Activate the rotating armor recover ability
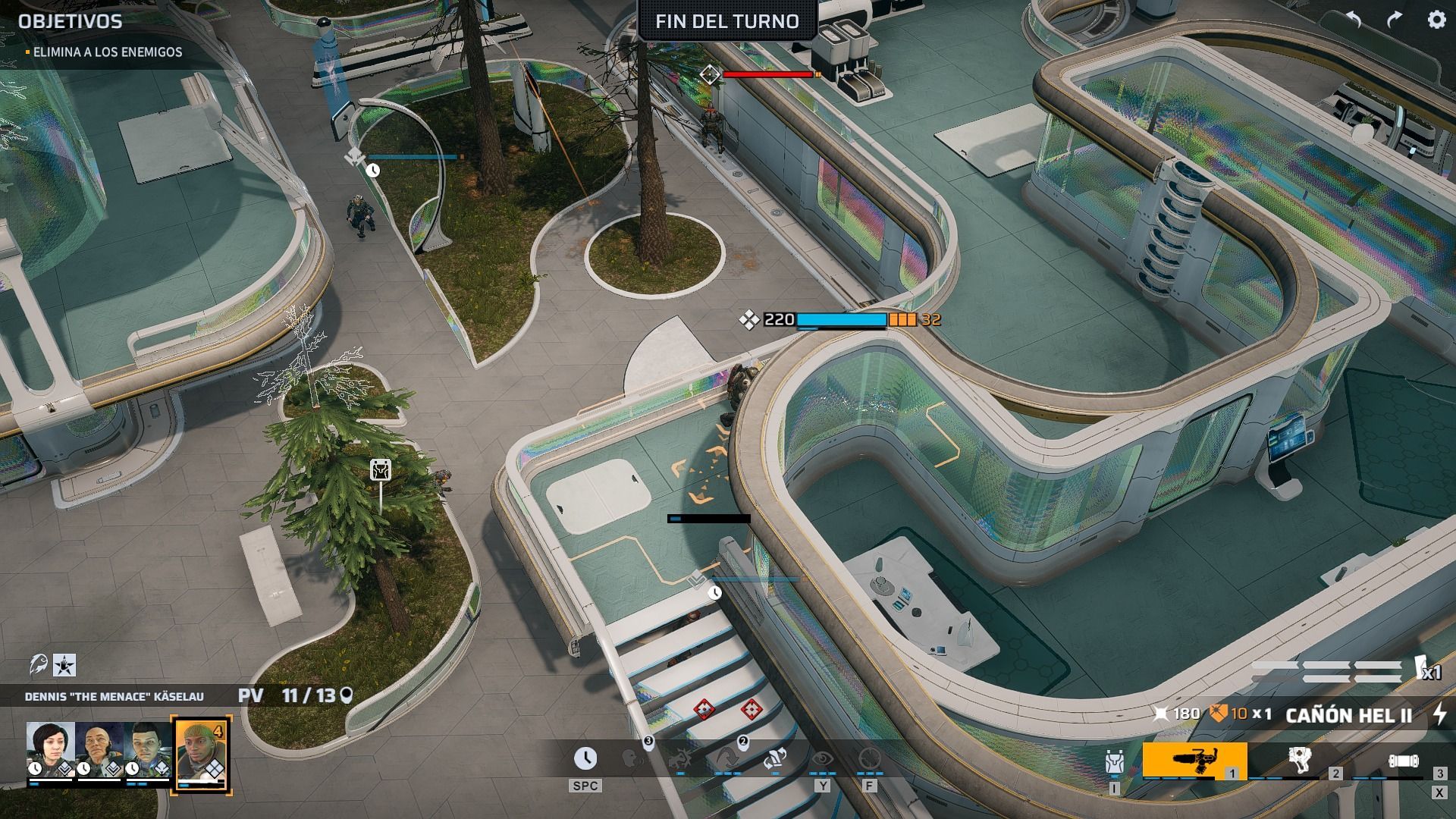 click(x=774, y=758)
